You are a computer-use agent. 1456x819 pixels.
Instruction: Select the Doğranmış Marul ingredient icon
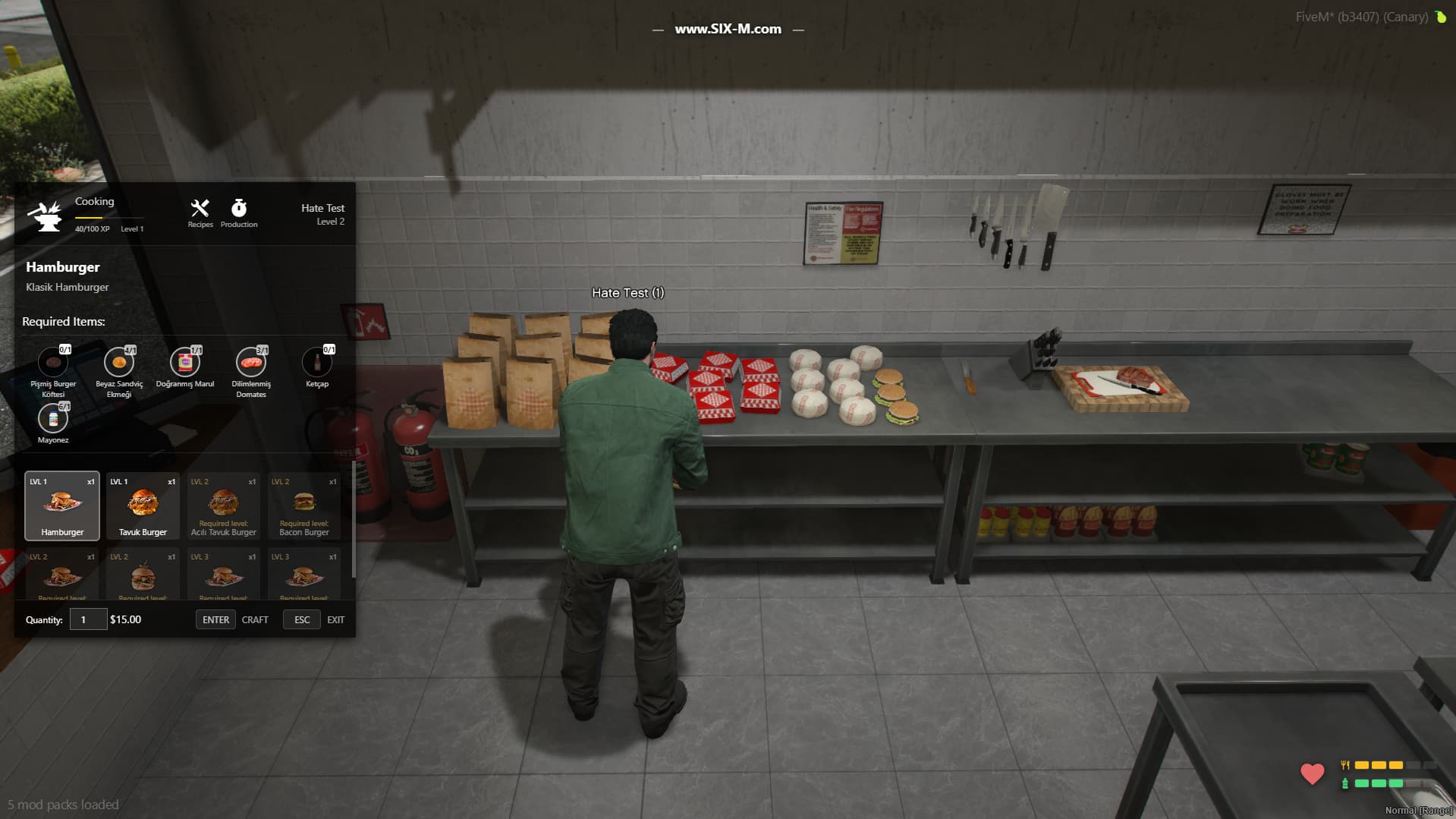184,363
